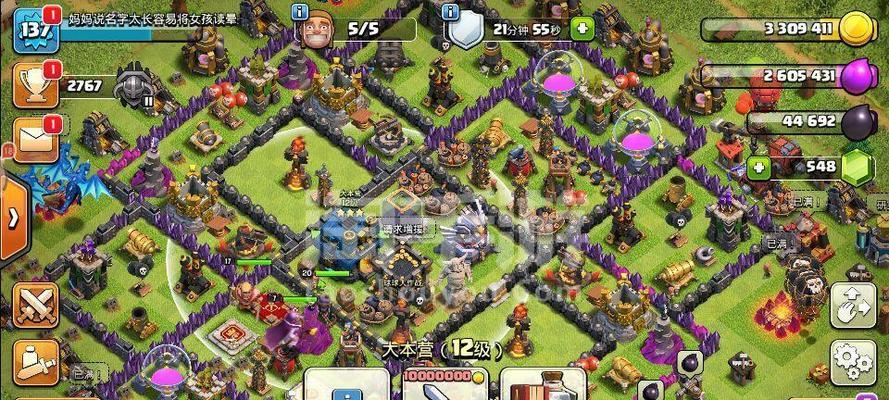Screen dimensions: 889x400
Task: Show builder info via the builder's i icon
Action: tap(299, 12)
